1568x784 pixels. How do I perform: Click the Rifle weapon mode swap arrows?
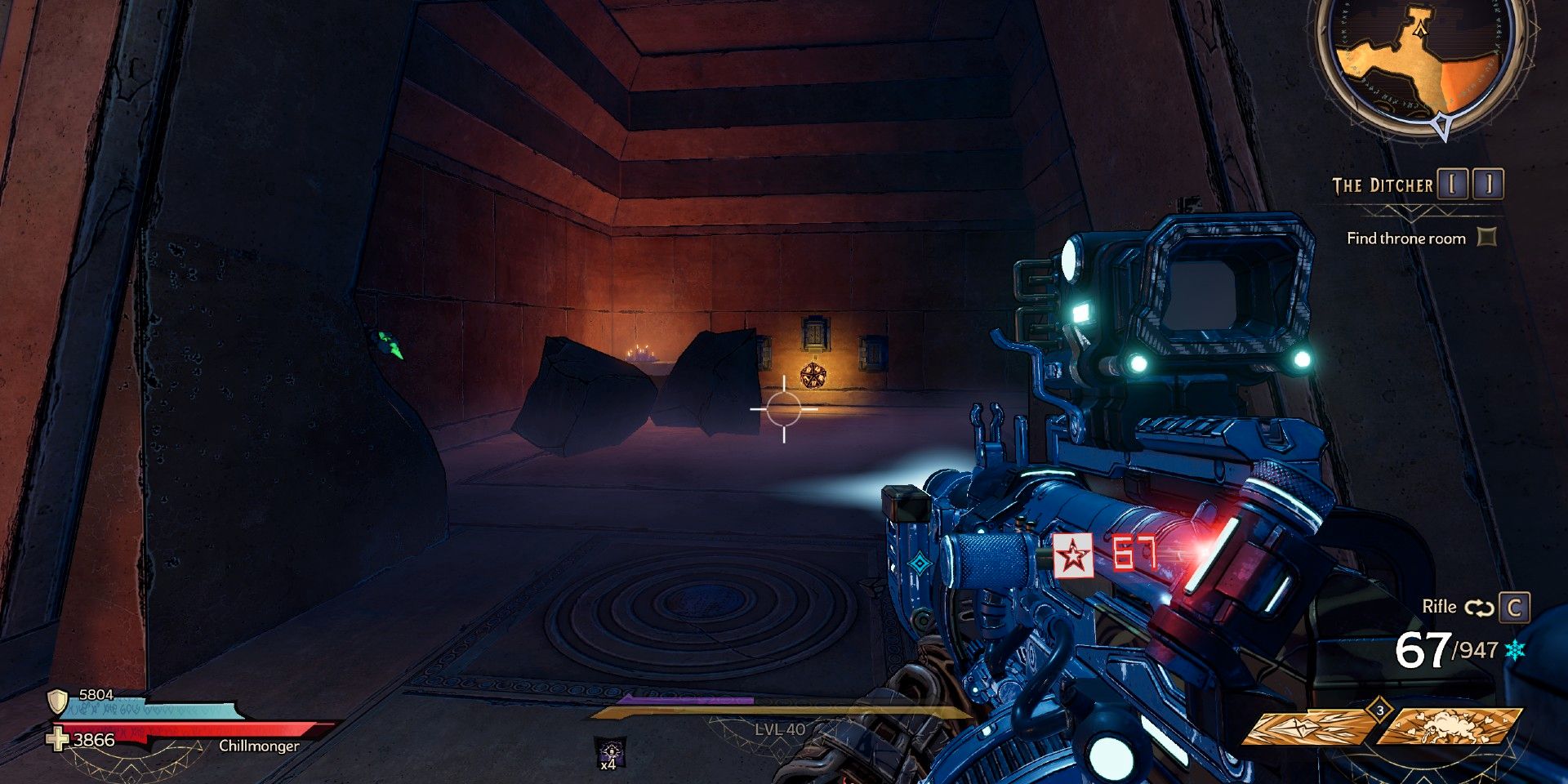[x=1478, y=608]
